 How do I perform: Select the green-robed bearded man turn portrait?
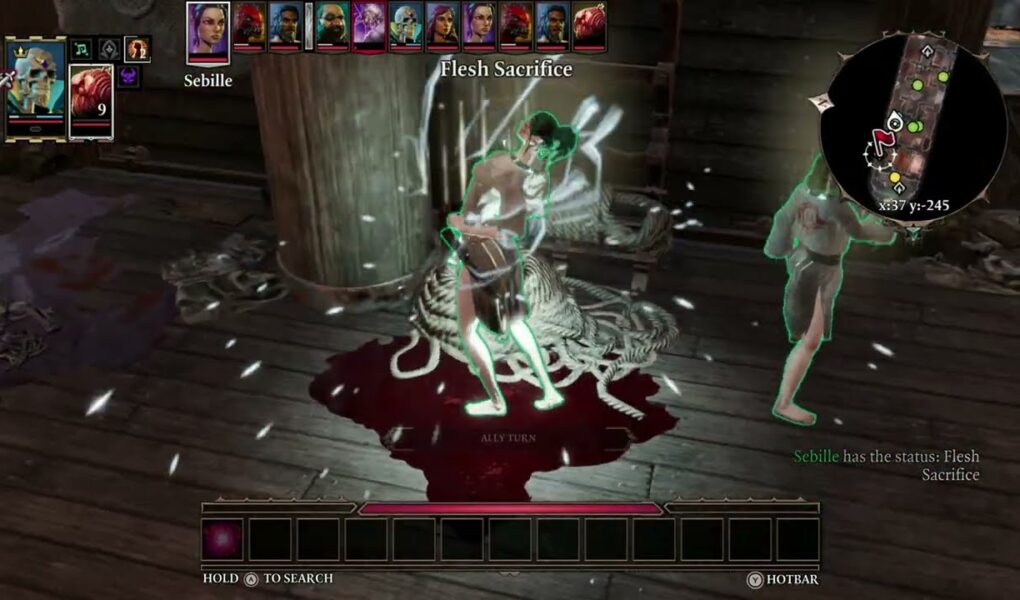[x=333, y=26]
